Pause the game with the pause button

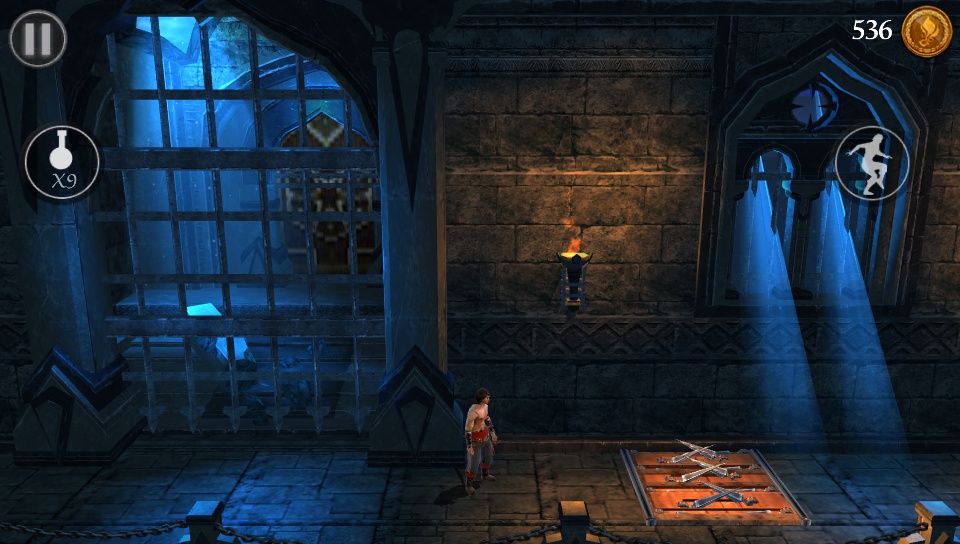pos(38,38)
